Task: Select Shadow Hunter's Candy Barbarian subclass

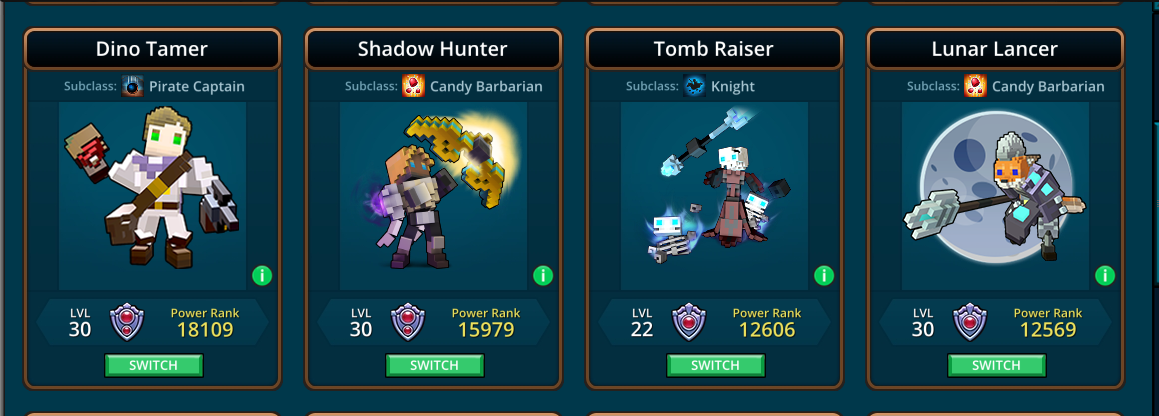Action: pos(473,86)
